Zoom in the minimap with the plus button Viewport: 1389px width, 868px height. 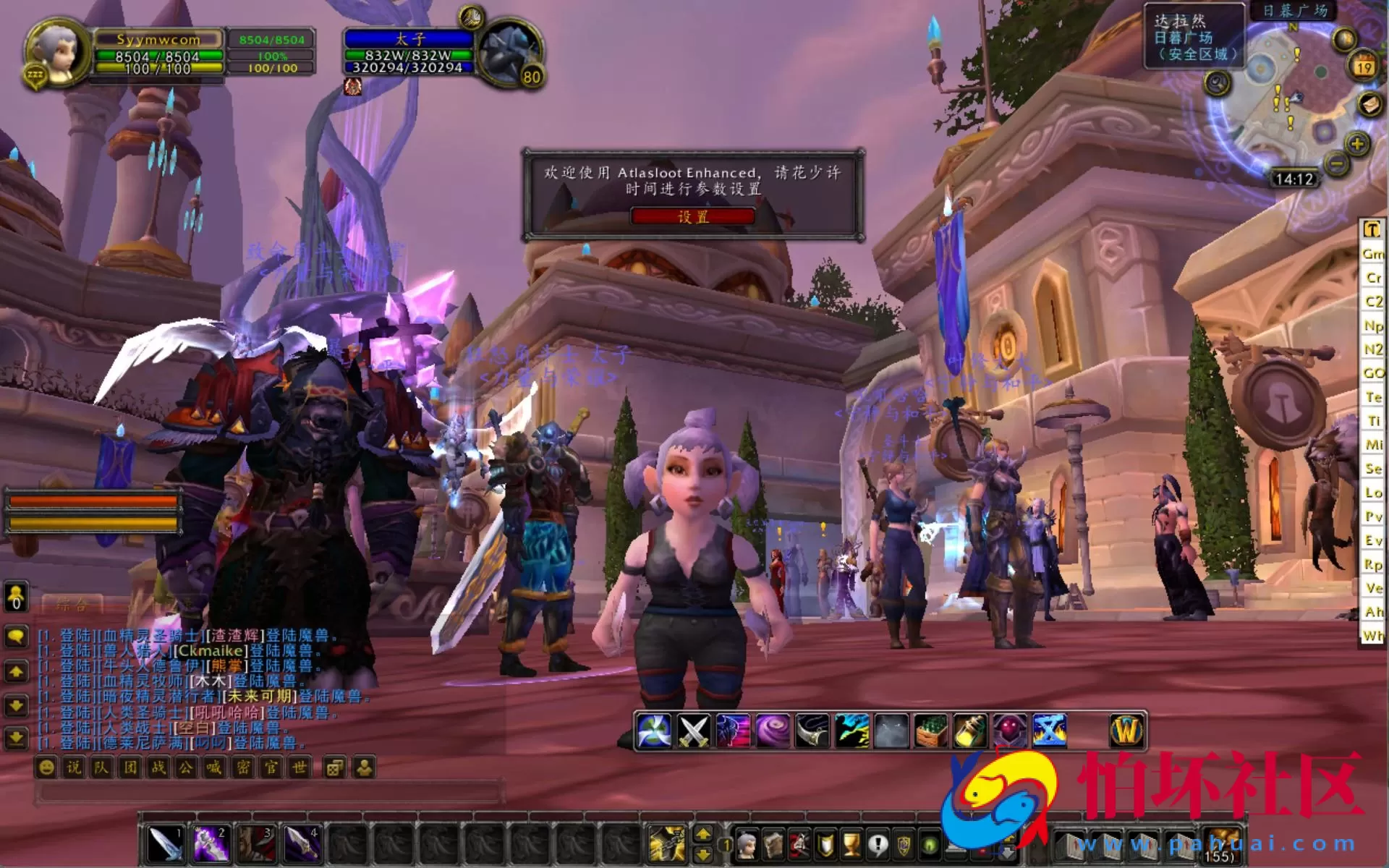pos(1357,144)
